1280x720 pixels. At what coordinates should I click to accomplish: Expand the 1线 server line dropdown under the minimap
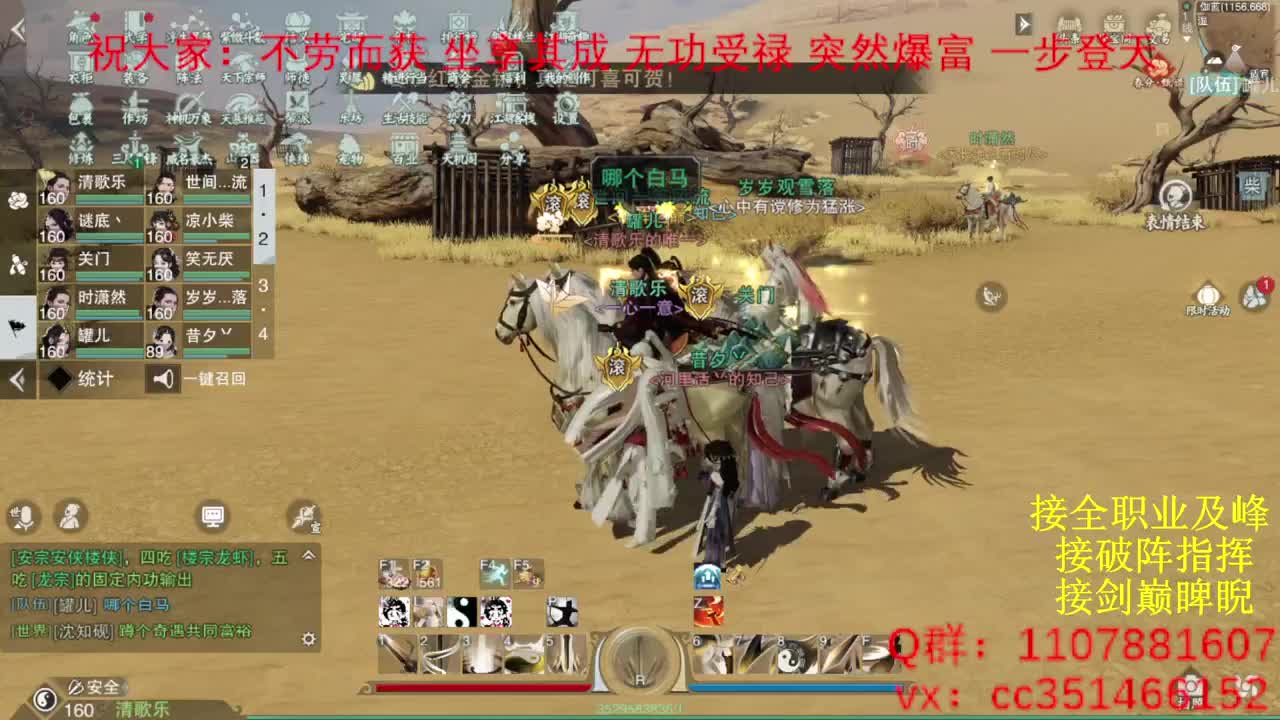pyautogui.click(x=1187, y=32)
